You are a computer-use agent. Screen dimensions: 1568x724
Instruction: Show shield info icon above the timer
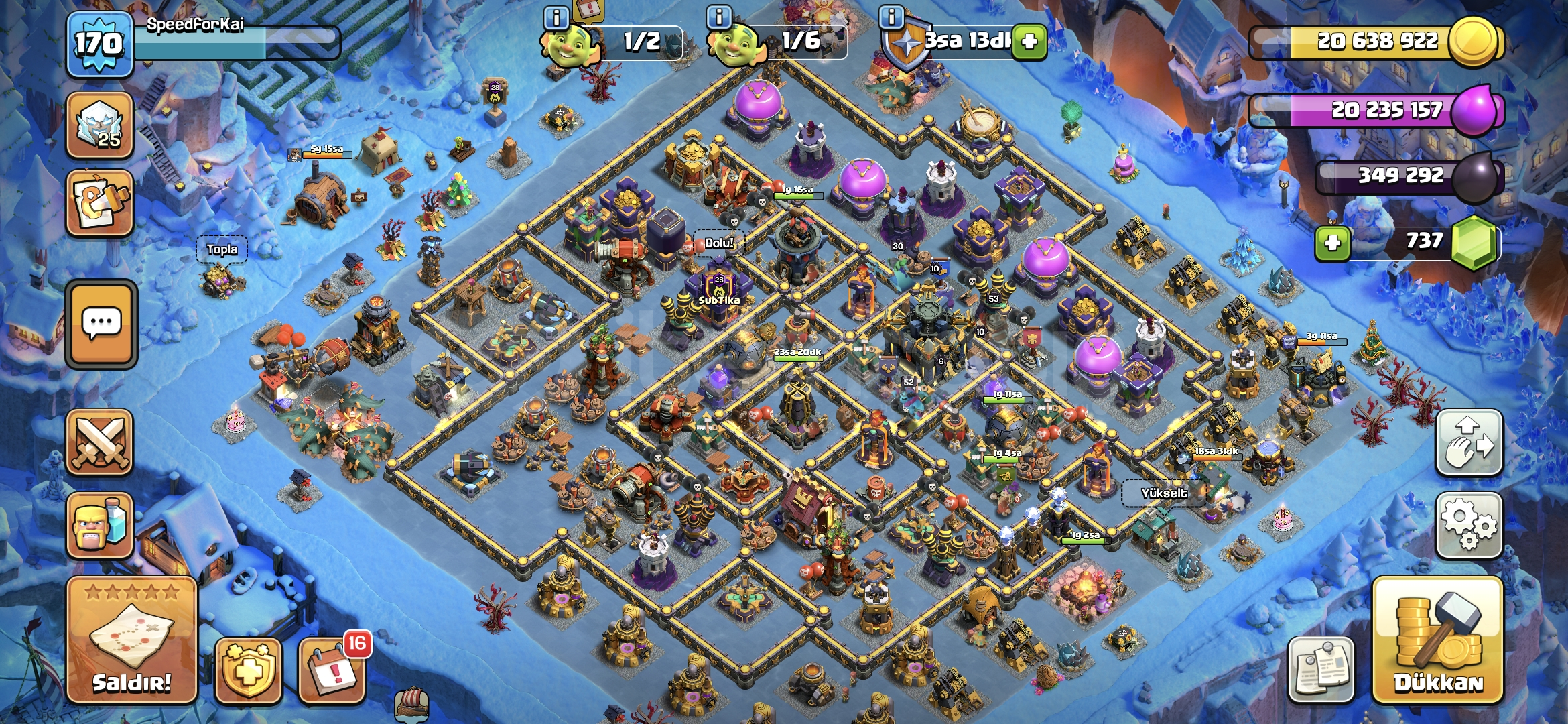point(891,17)
